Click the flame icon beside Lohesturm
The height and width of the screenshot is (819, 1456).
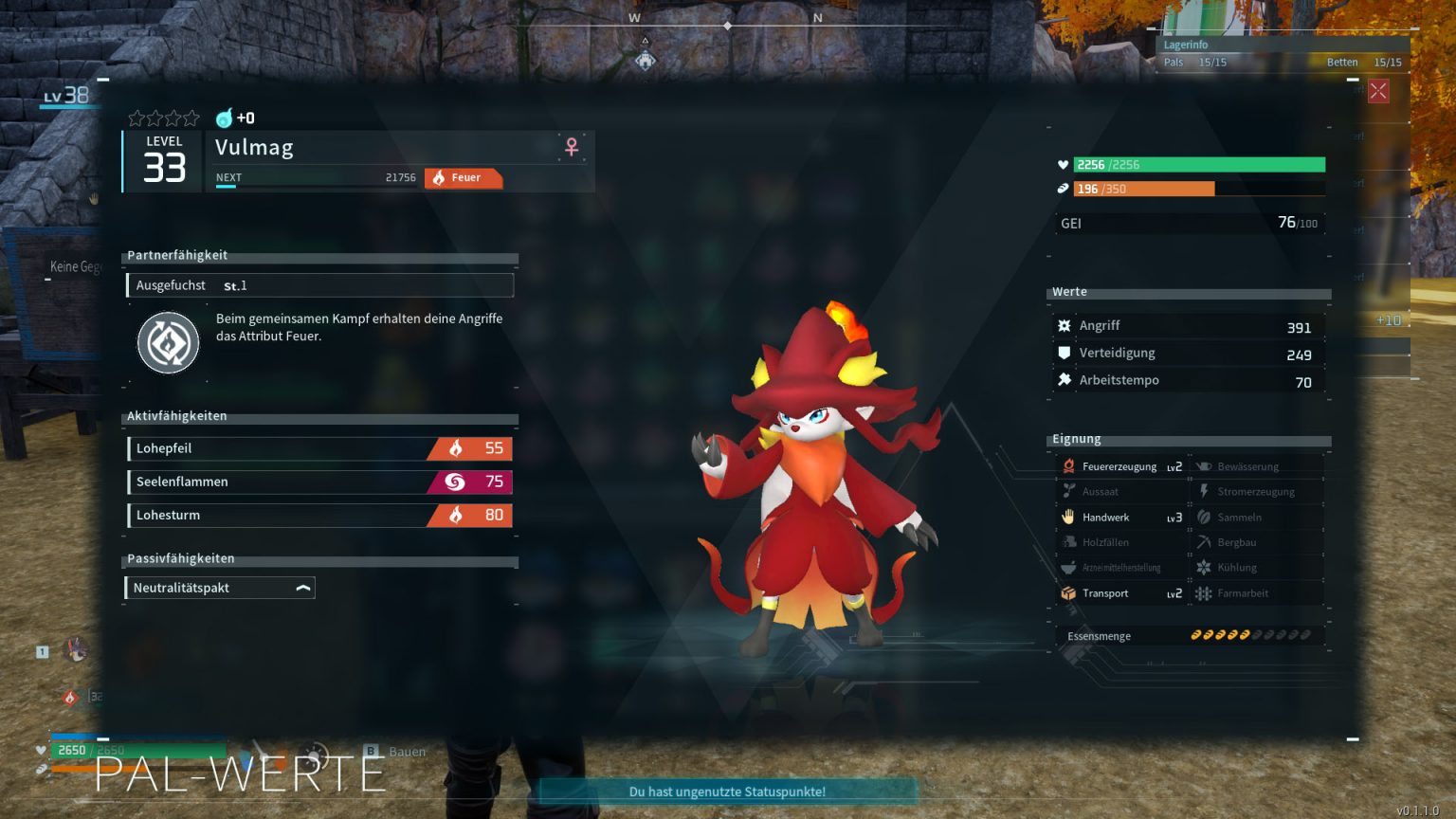pos(456,515)
